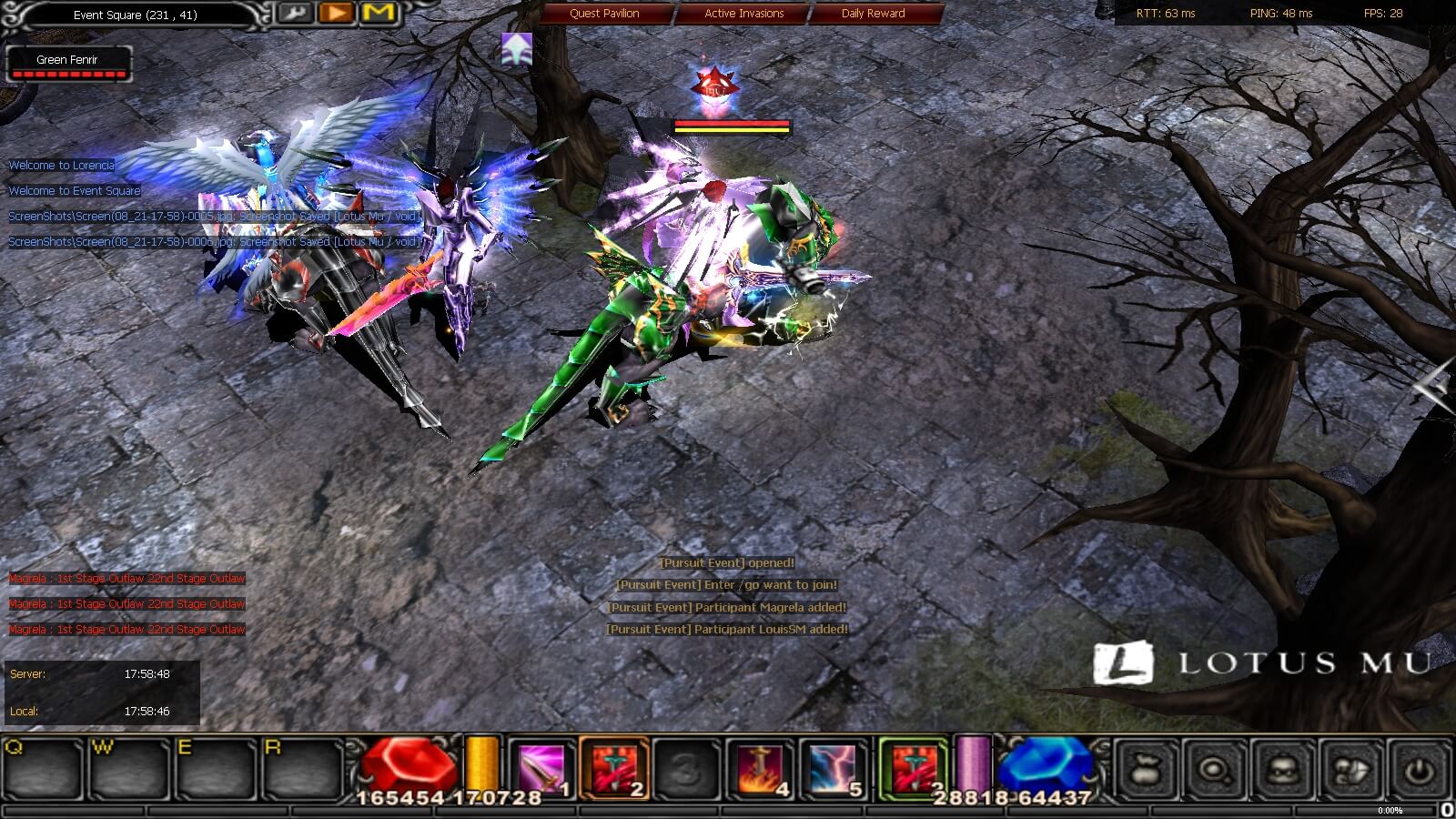Open the winged helmet menu button
Screen dimensions: 1456x819
[x=1351, y=771]
